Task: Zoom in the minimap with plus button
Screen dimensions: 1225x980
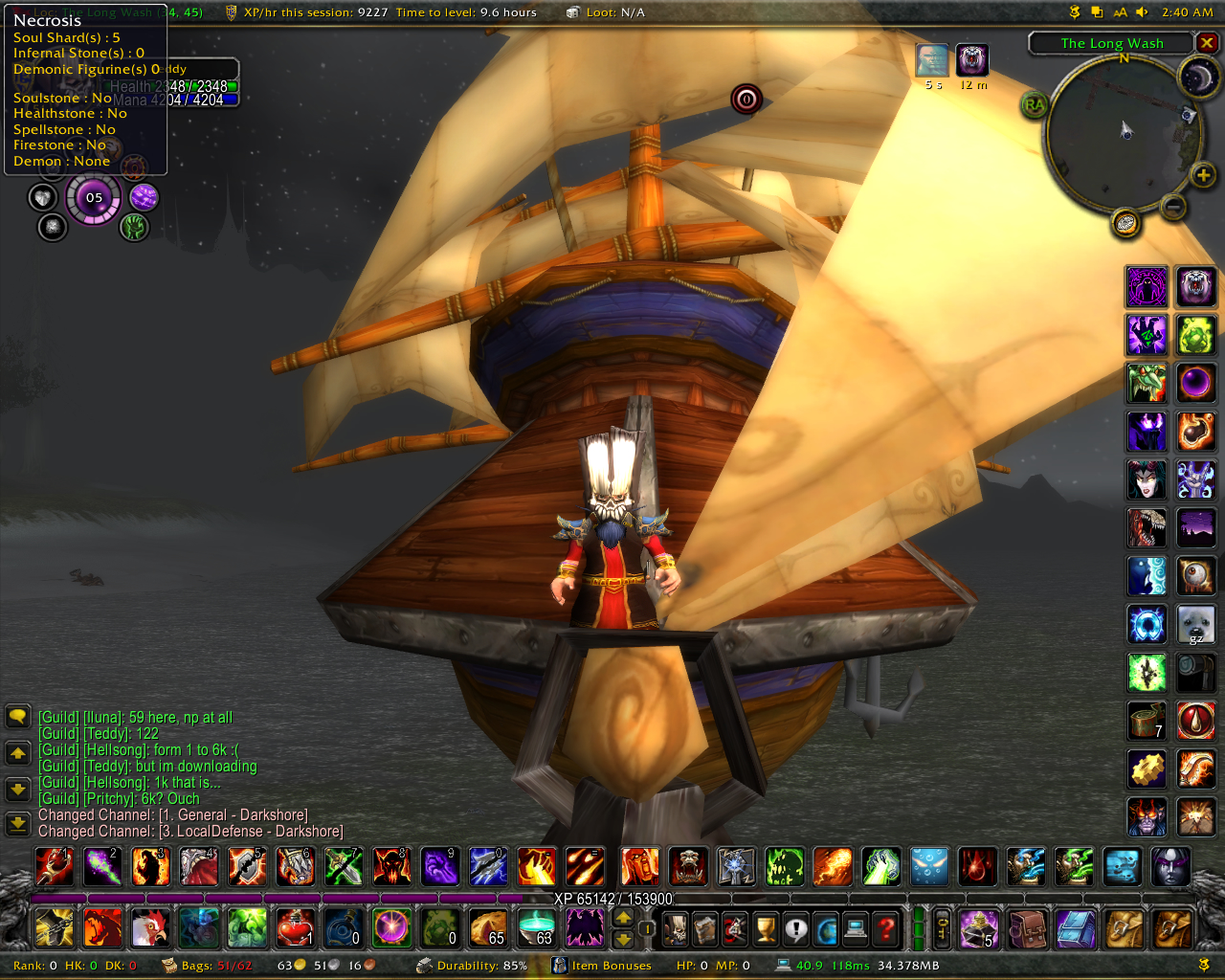Action: 1203,175
